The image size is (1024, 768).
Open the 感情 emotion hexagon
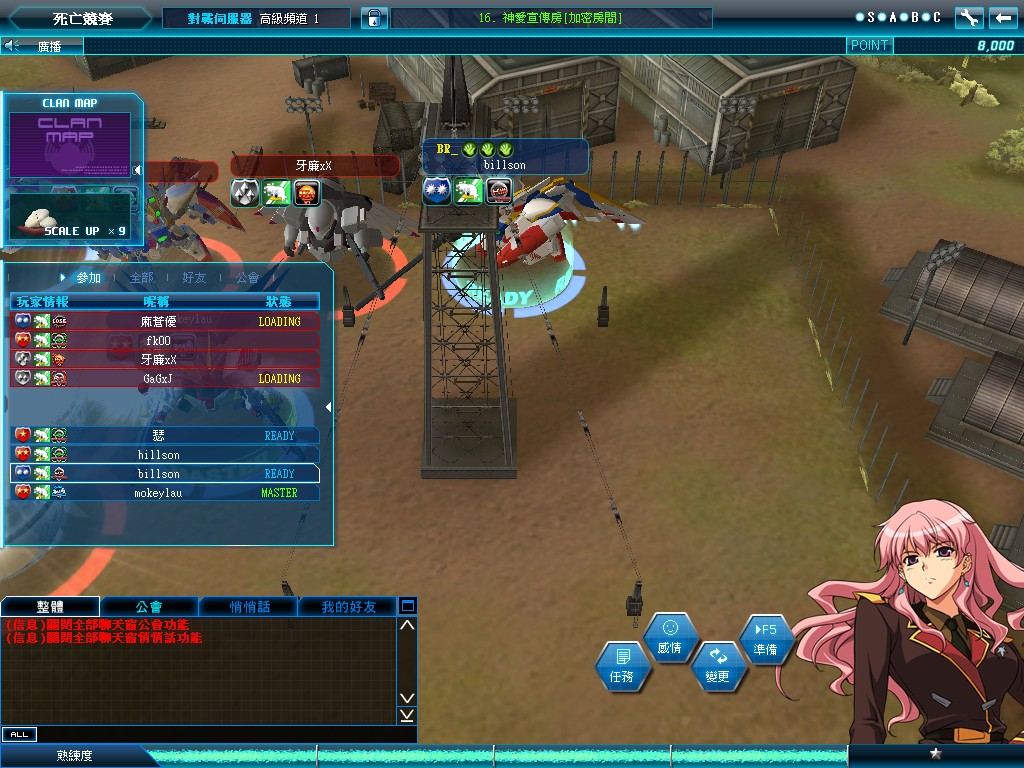point(670,638)
